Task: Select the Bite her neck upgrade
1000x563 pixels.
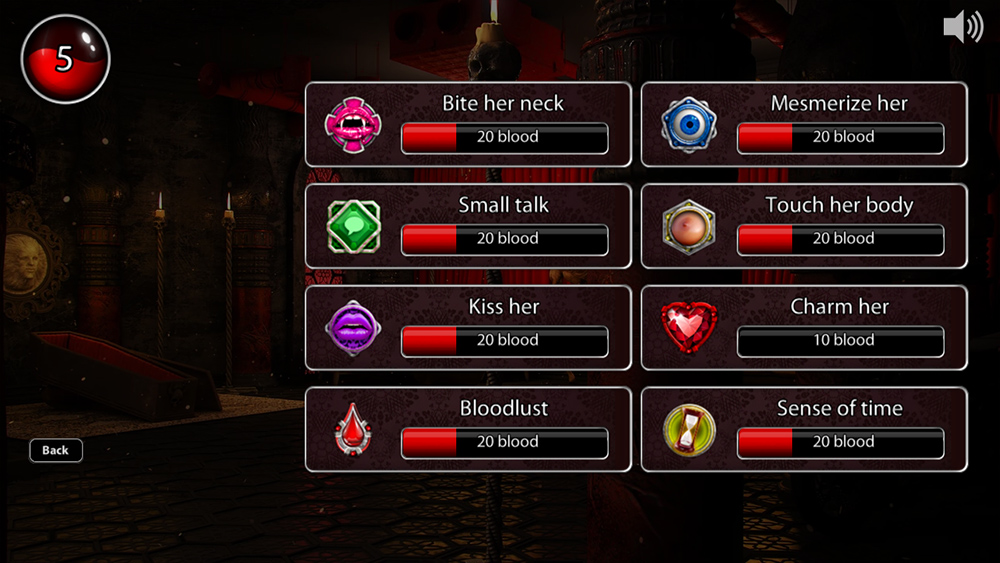Action: pos(468,124)
